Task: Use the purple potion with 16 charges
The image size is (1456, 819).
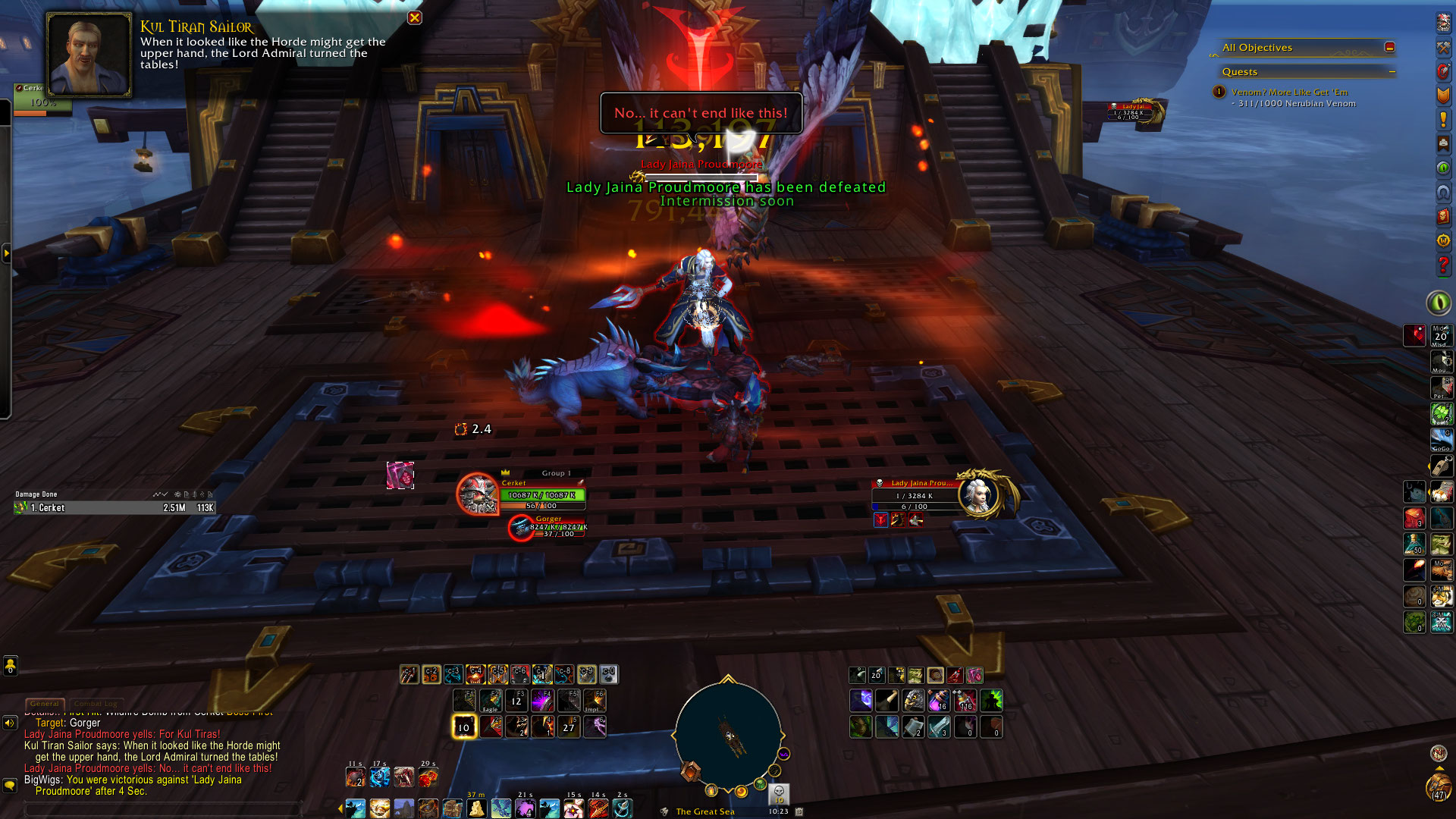Action: 939,701
